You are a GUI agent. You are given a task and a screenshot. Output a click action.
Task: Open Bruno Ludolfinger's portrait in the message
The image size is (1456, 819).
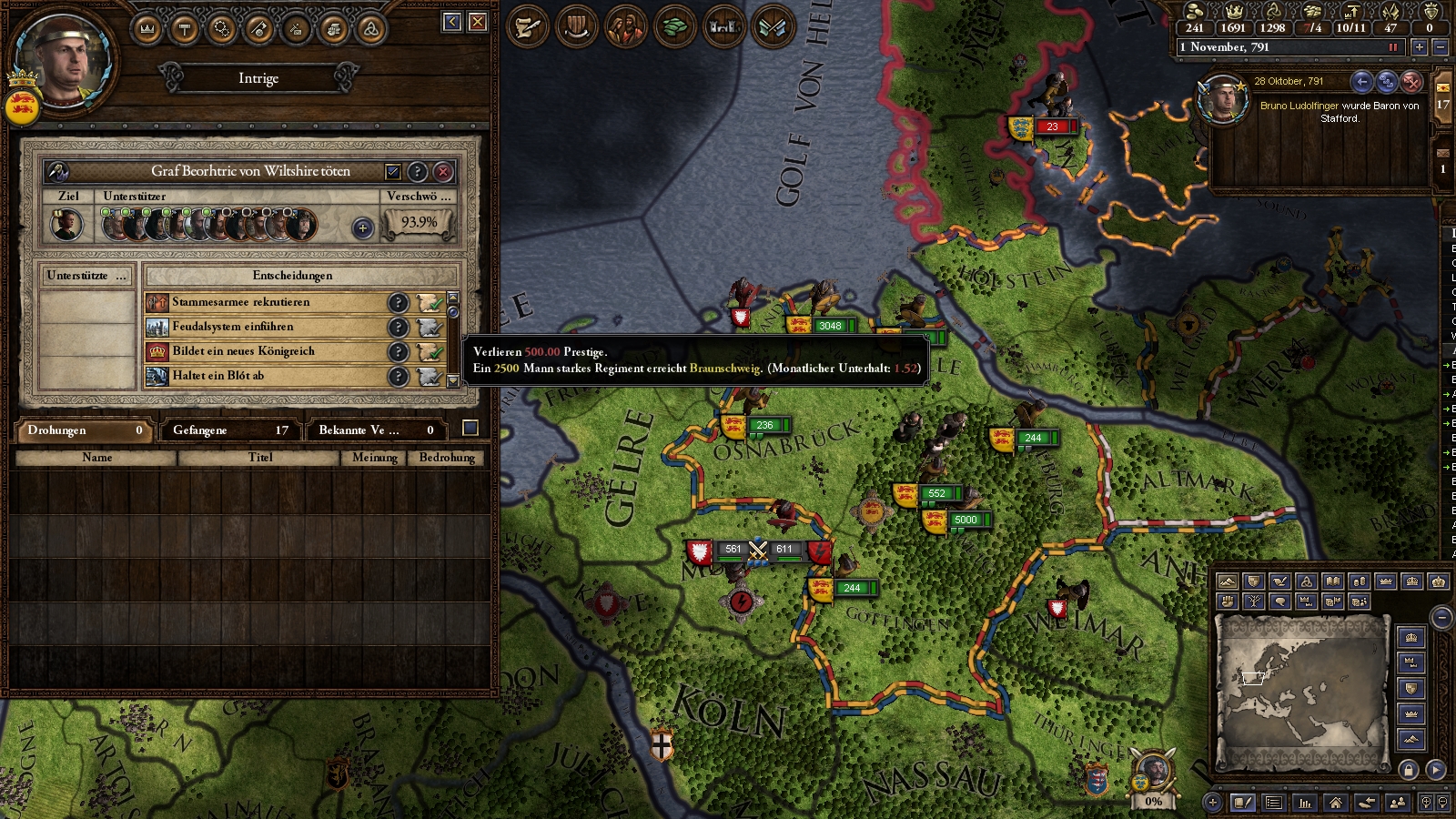[1222, 100]
